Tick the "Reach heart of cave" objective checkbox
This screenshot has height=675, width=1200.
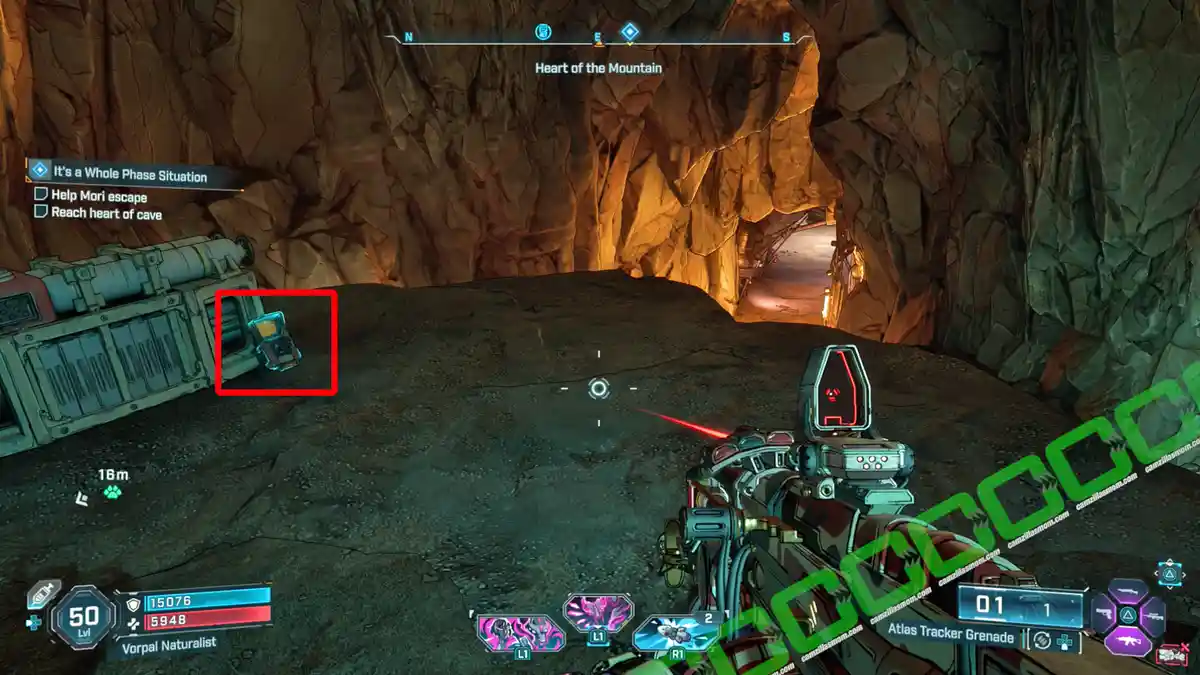tap(41, 212)
